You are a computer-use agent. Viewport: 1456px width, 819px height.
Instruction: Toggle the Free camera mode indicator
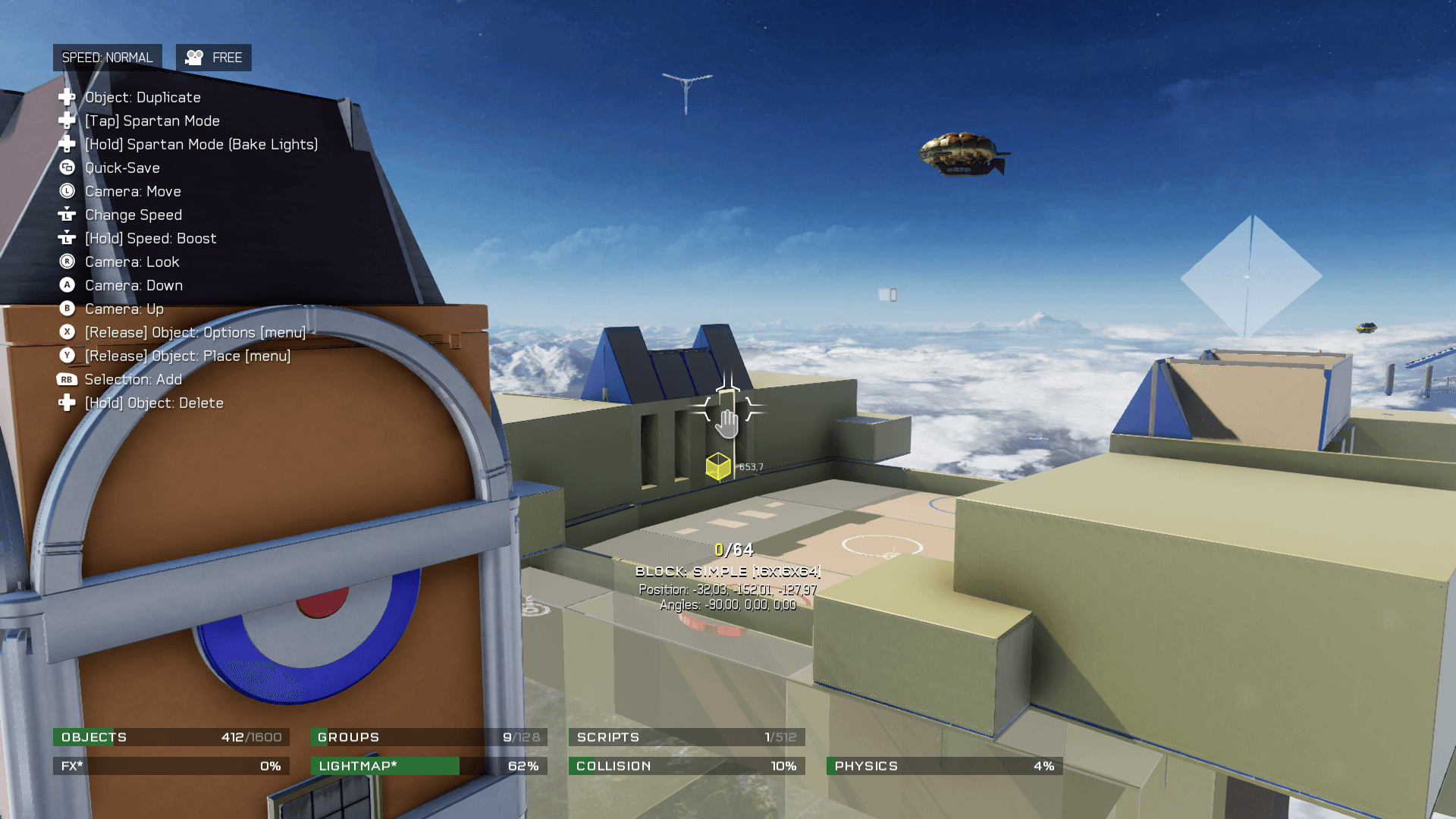click(x=214, y=58)
